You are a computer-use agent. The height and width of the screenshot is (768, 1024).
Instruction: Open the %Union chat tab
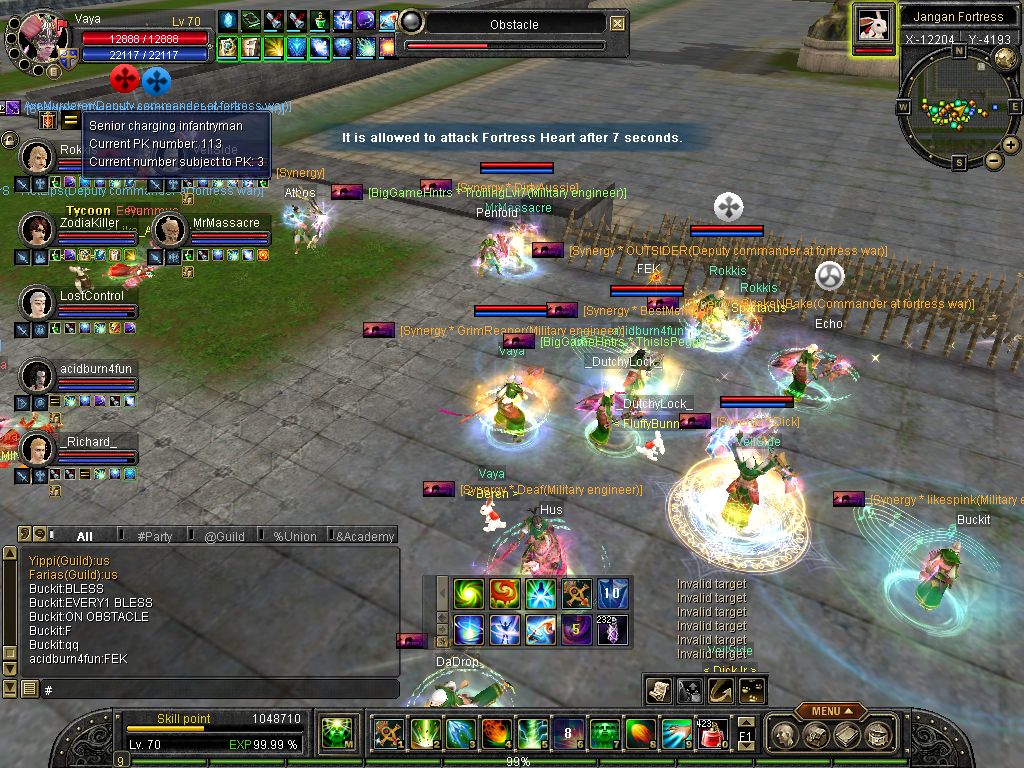pyautogui.click(x=294, y=536)
